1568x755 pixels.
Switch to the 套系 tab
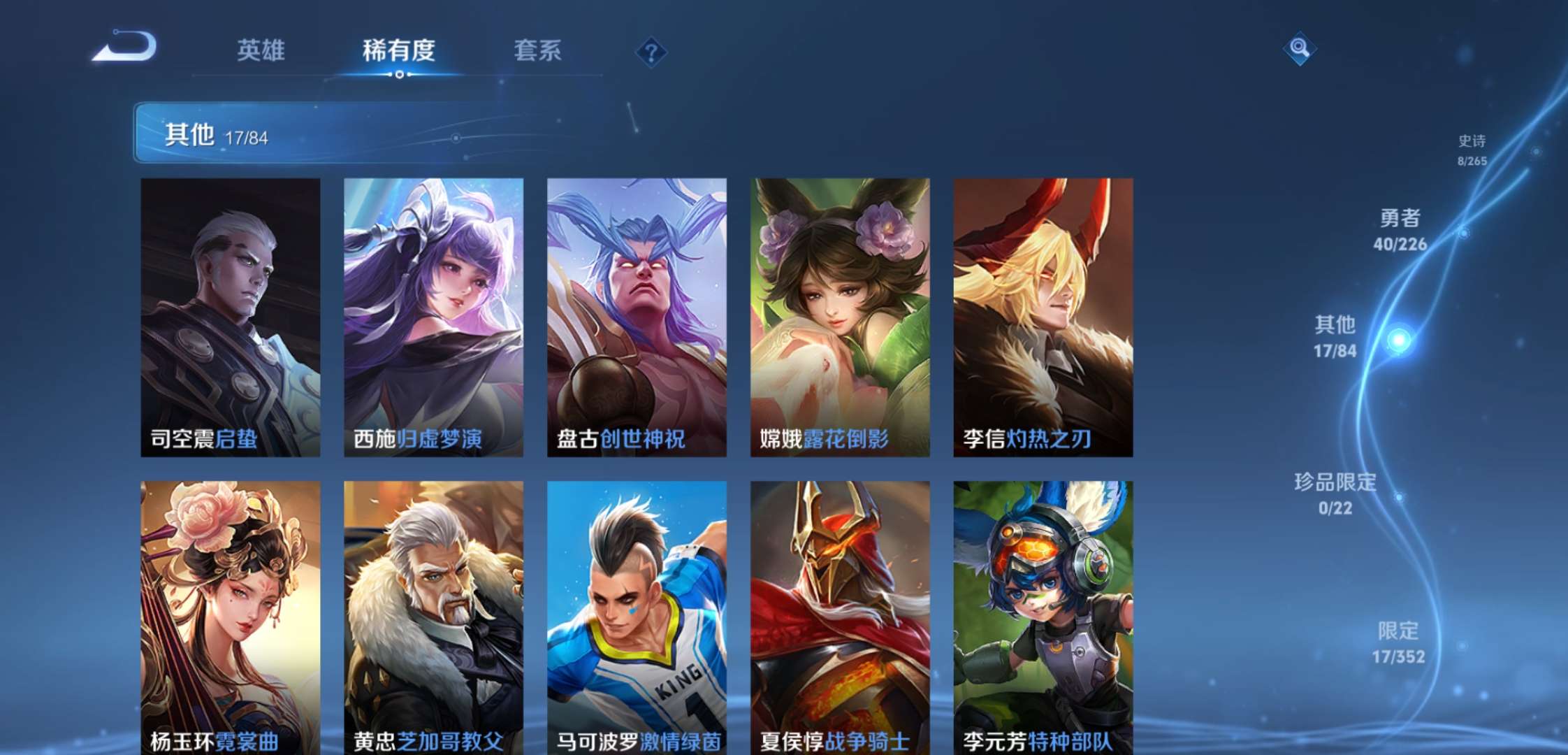pos(537,50)
